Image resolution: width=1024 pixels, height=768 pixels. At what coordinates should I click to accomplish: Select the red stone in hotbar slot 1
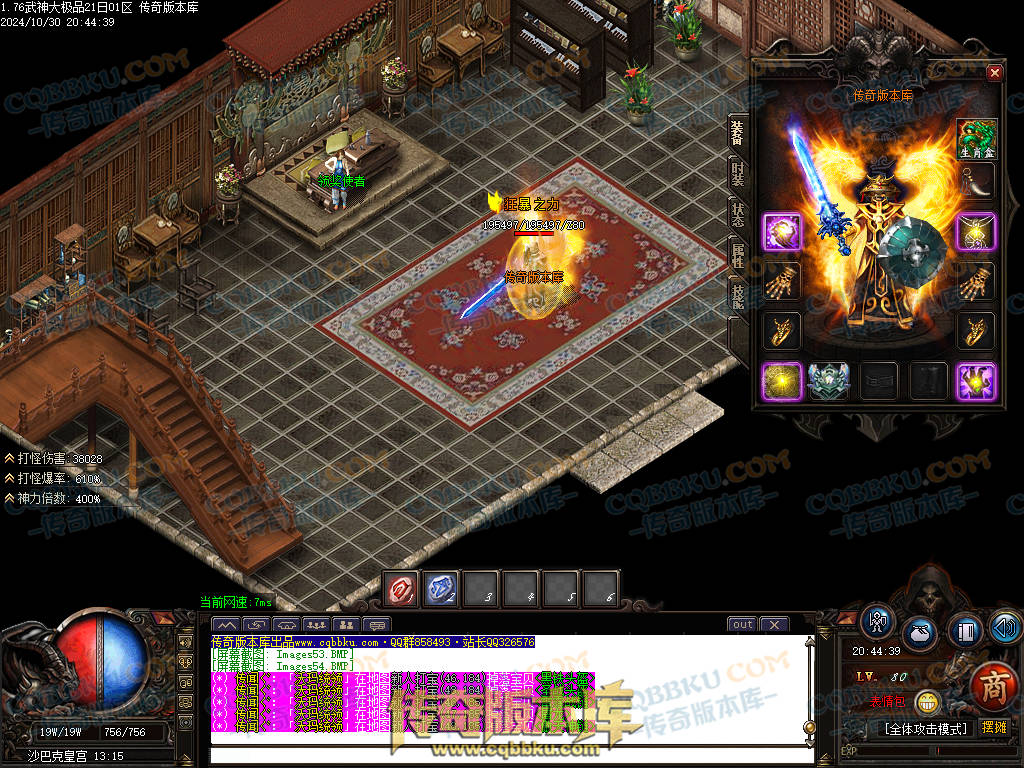point(402,589)
